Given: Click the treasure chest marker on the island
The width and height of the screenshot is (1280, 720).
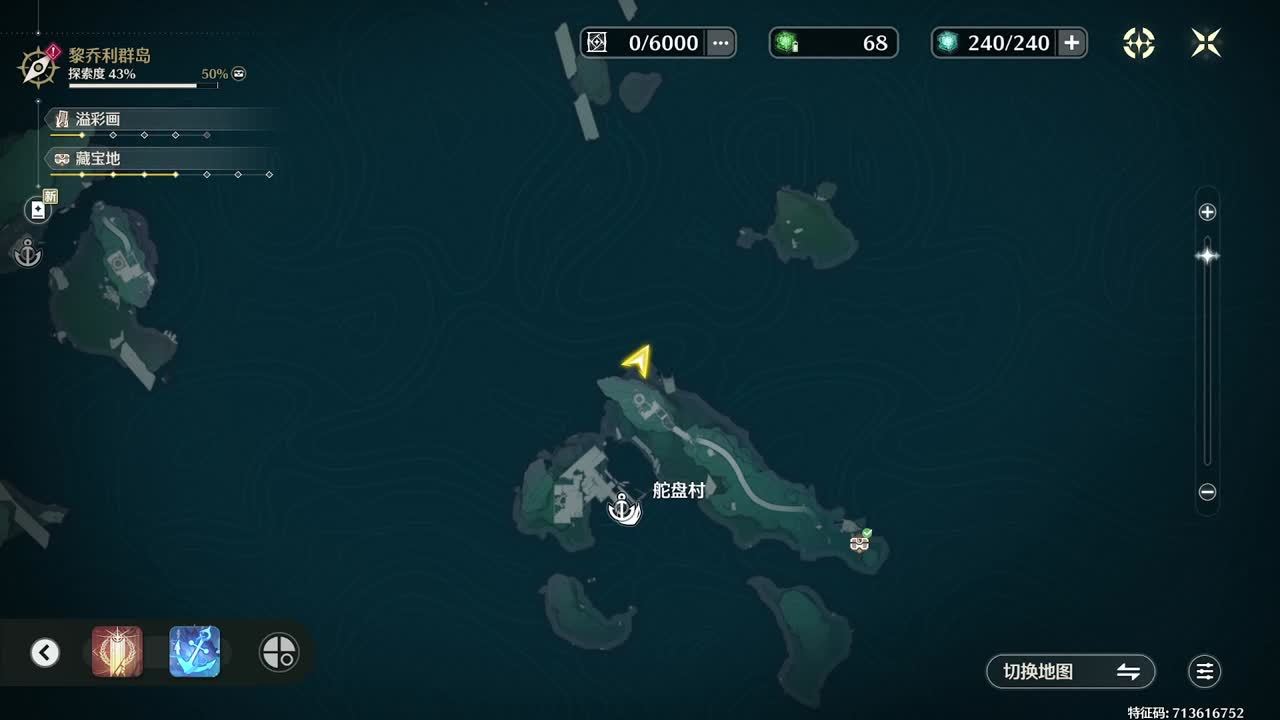Looking at the screenshot, I should 859,543.
